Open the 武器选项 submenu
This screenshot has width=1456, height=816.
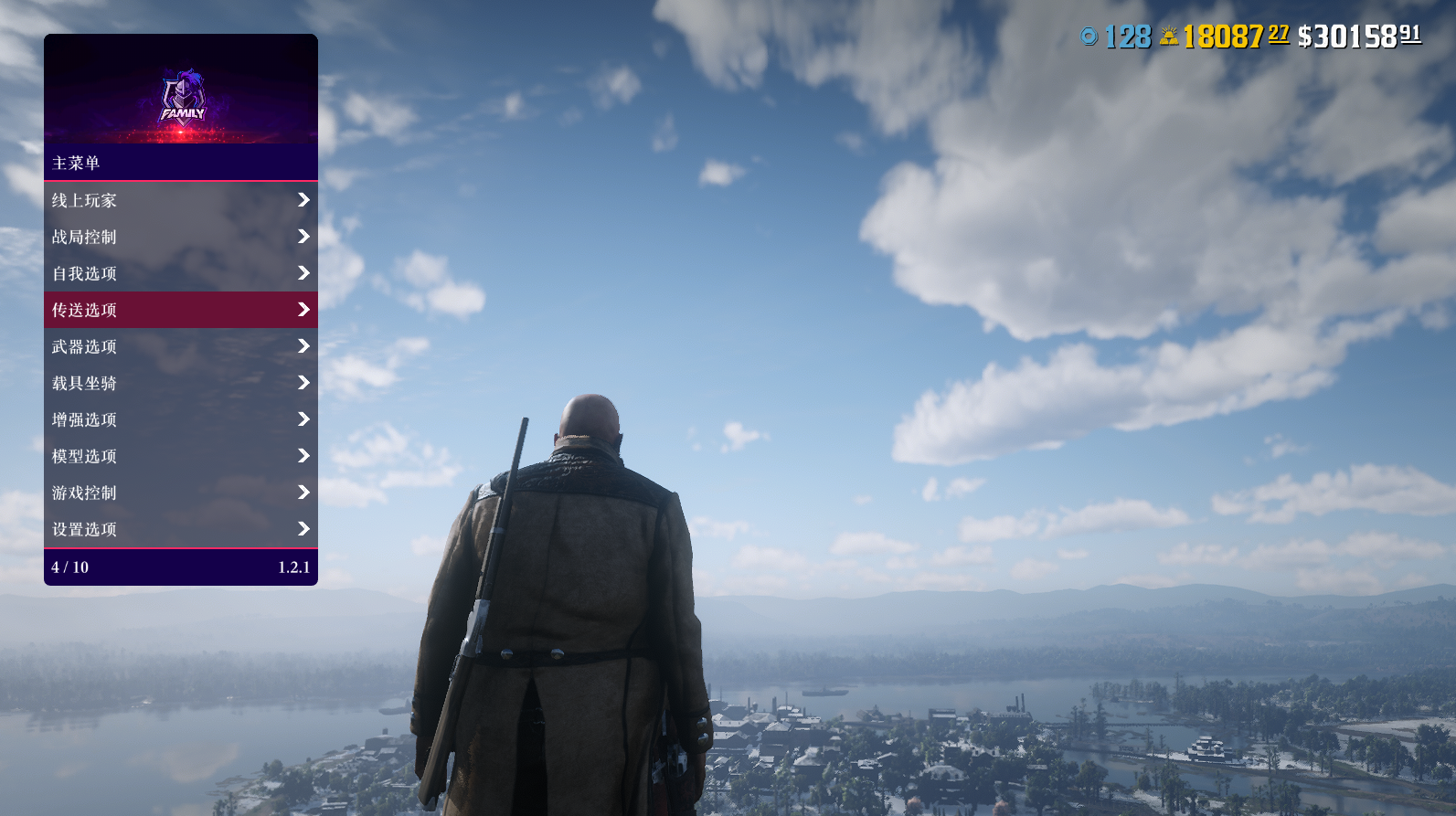[180, 346]
